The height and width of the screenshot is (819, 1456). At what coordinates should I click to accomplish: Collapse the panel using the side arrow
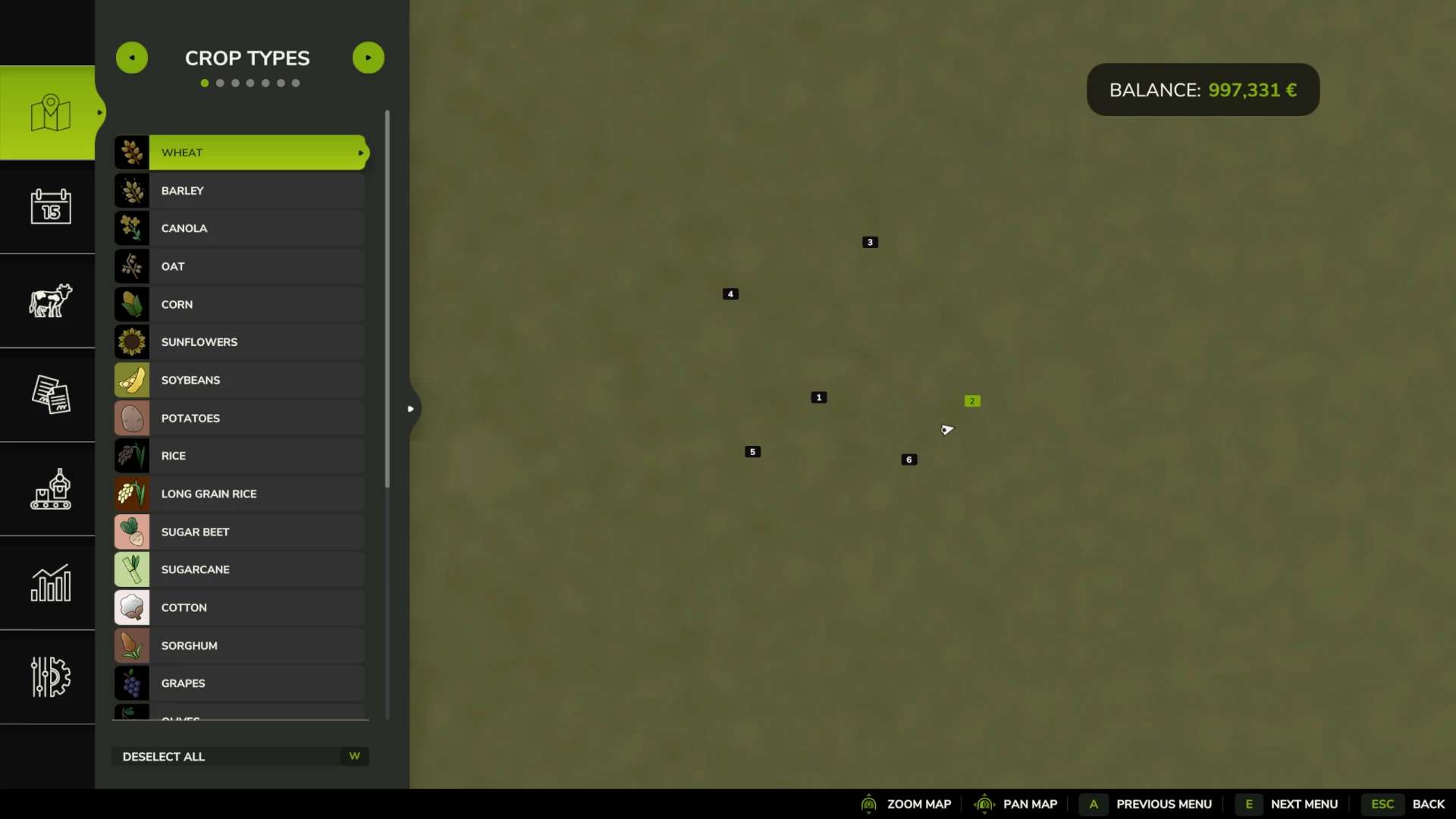[412, 408]
